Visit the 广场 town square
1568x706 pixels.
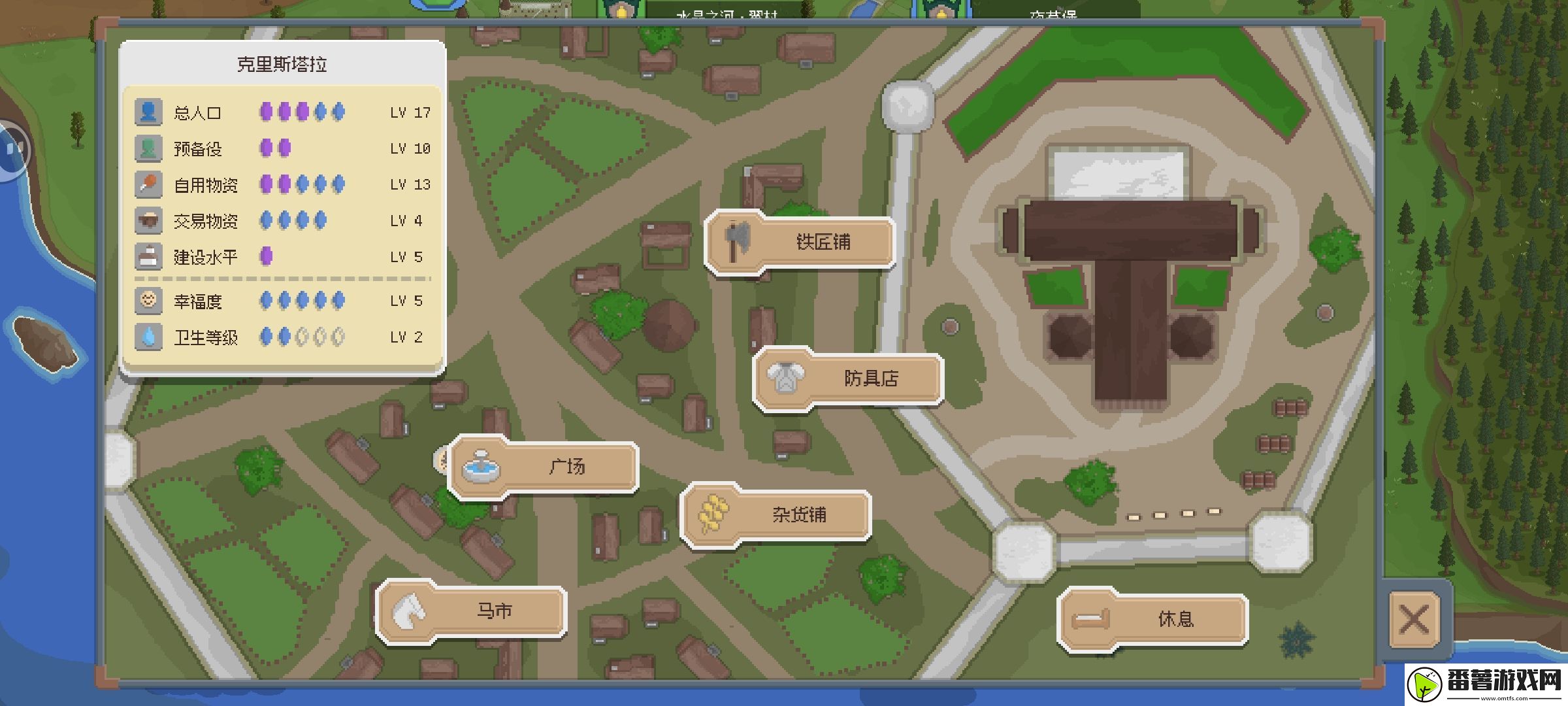[544, 467]
